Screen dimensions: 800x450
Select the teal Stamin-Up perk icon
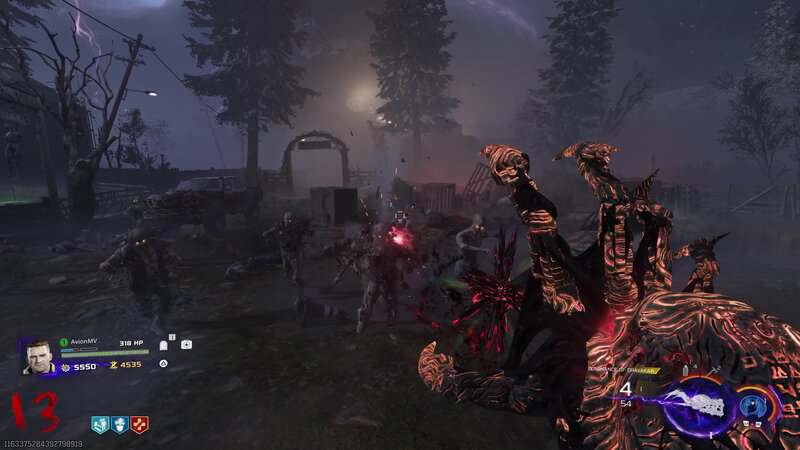[x=100, y=424]
